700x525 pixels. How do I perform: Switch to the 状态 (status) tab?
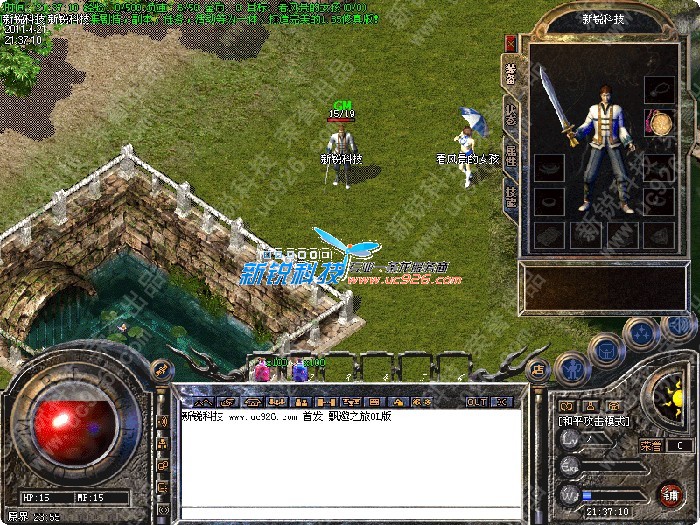pyautogui.click(x=511, y=113)
